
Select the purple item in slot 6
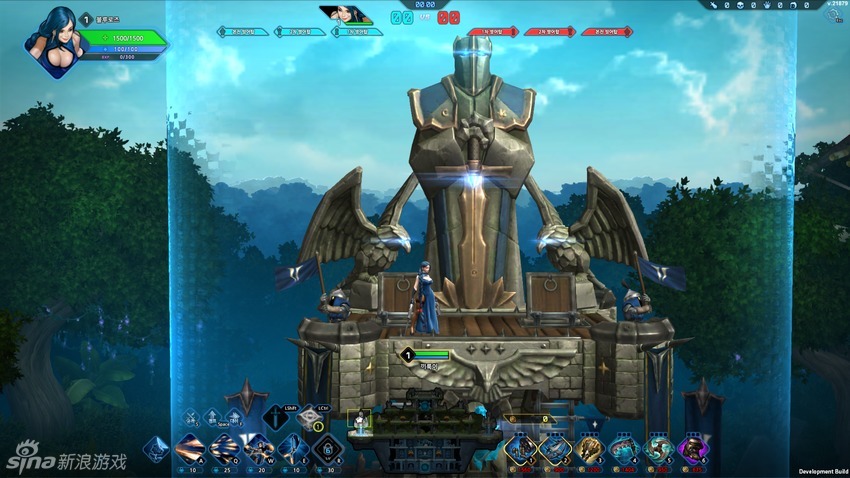pyautogui.click(x=692, y=449)
